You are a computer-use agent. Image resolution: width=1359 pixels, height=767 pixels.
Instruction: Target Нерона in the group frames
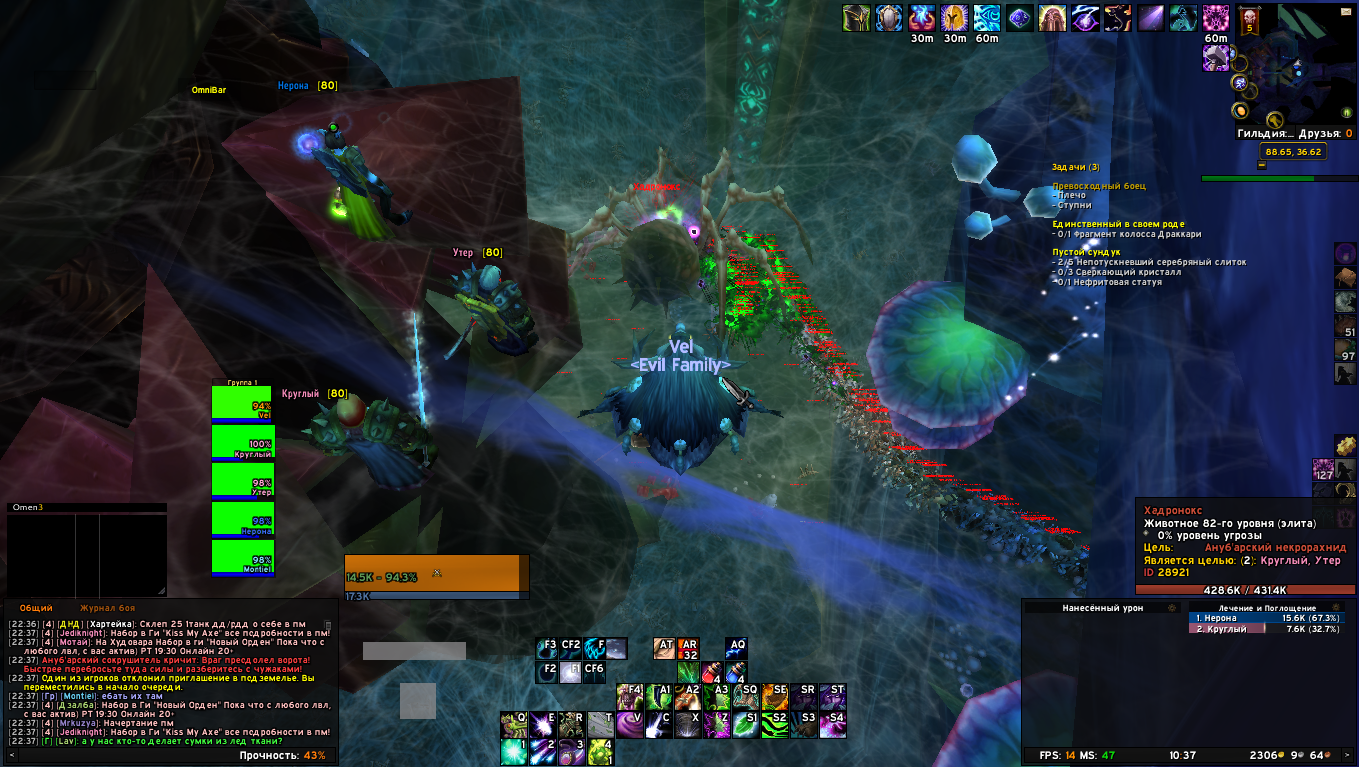click(x=242, y=518)
